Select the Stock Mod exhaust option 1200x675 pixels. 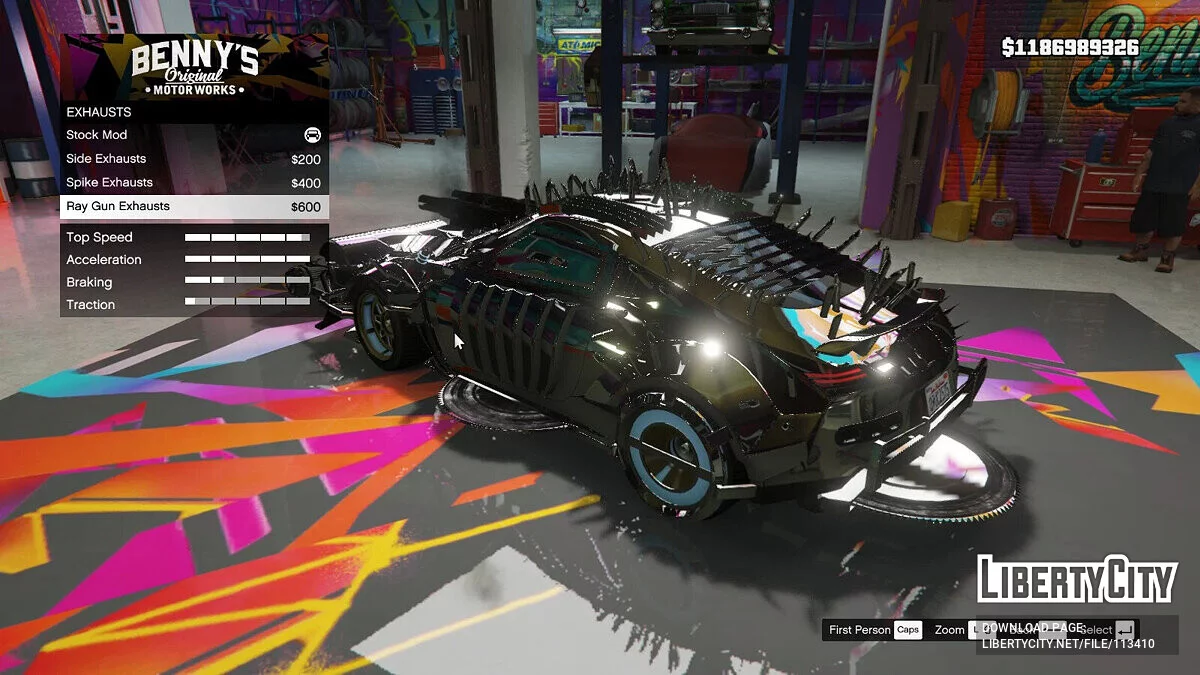tap(194, 135)
